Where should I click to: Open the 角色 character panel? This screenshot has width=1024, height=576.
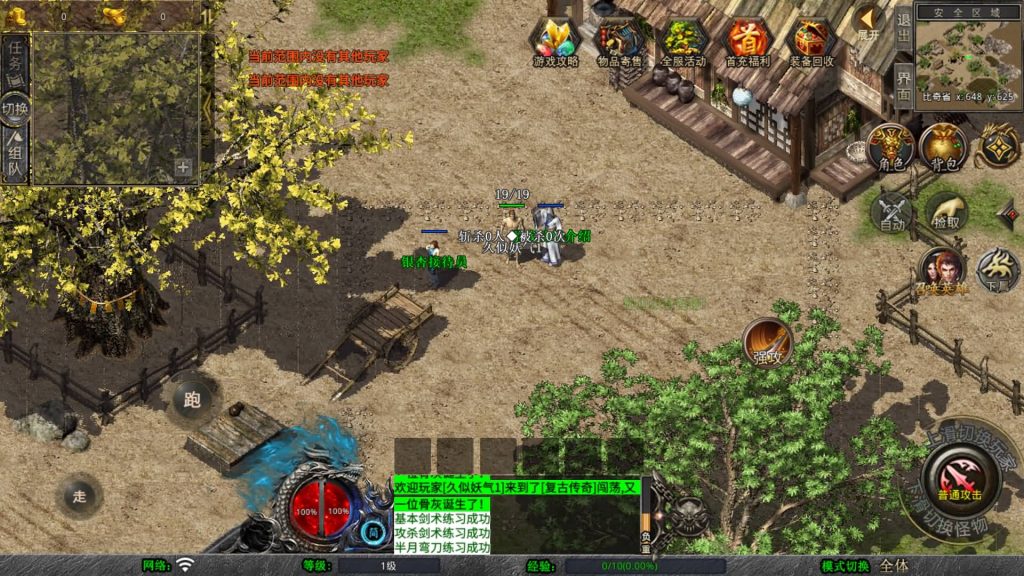tap(889, 148)
